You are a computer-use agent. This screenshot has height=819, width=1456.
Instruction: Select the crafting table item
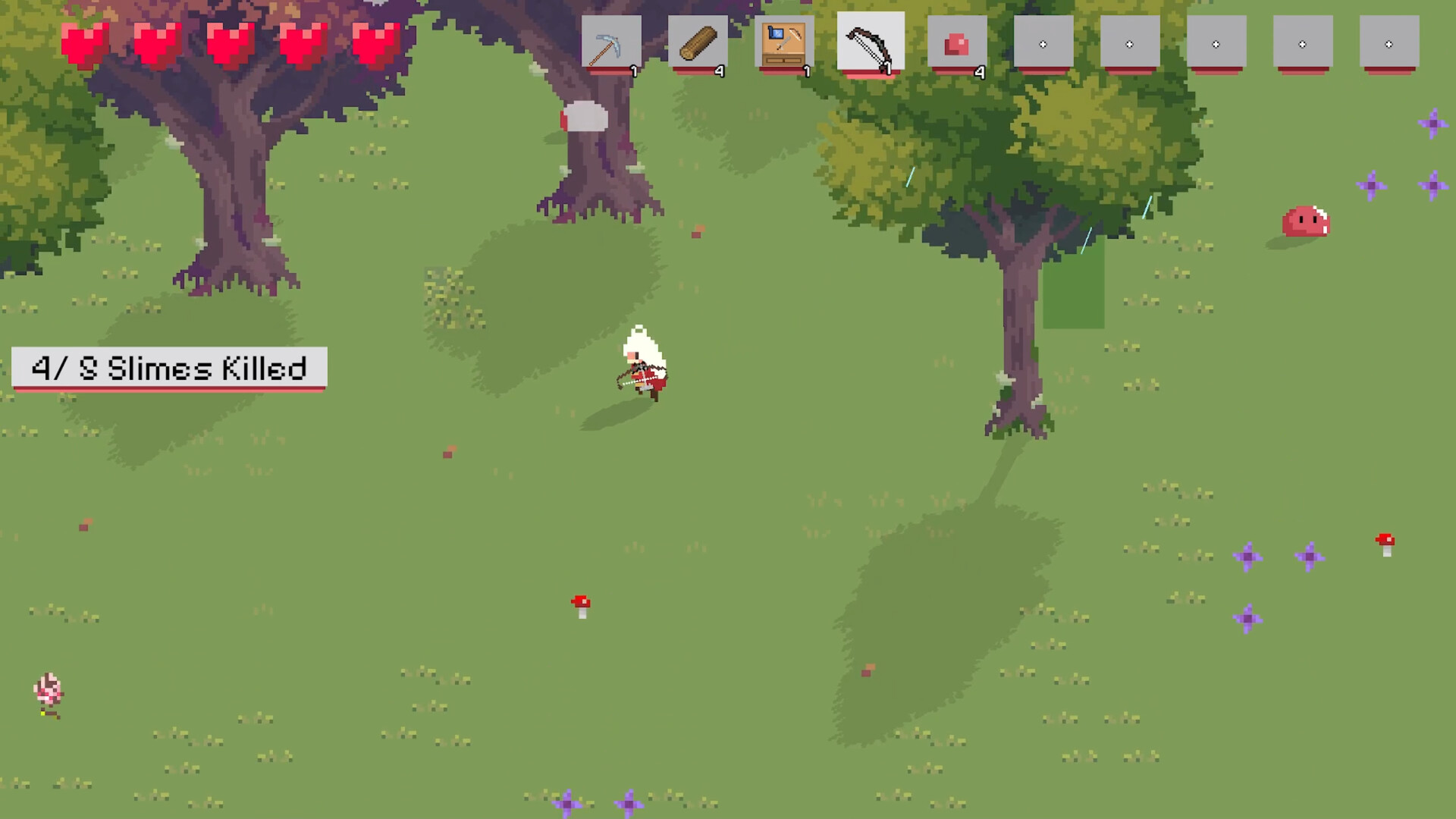click(786, 43)
